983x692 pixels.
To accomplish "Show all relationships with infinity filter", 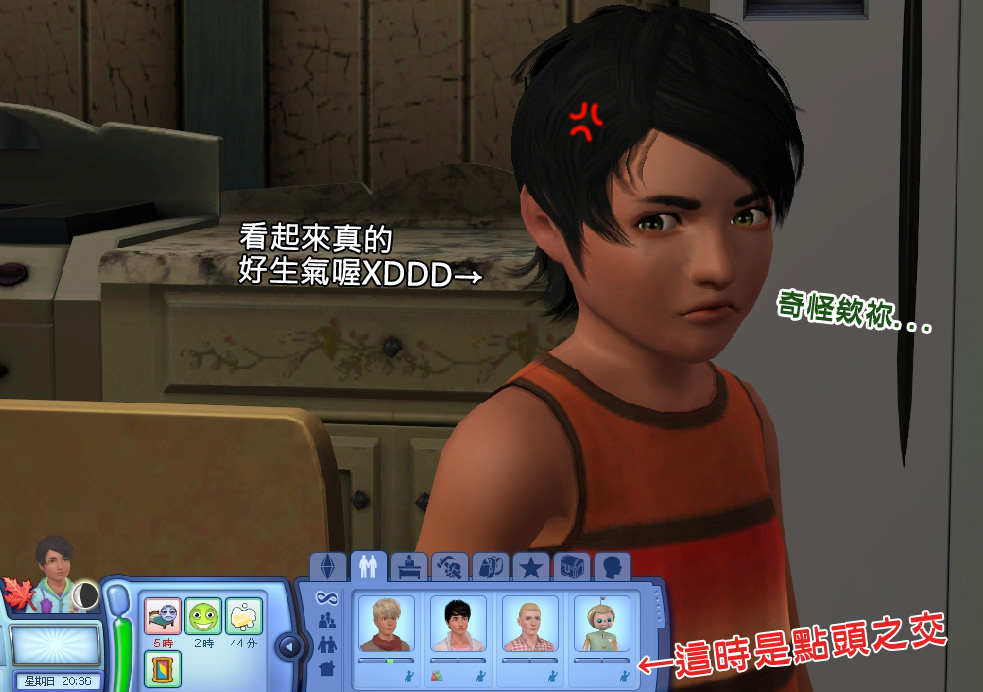I will (x=326, y=598).
